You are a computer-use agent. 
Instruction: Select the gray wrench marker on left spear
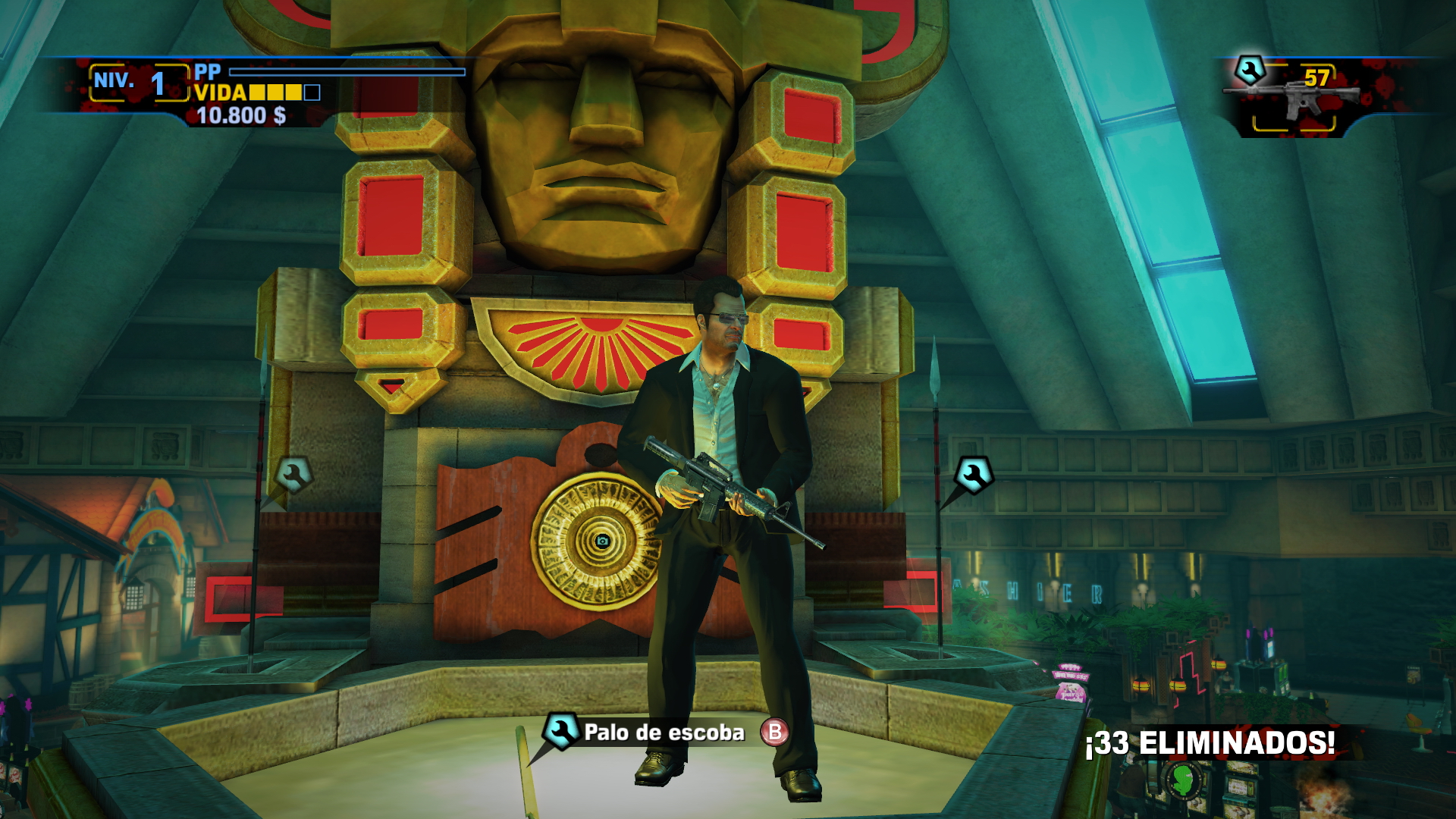tap(294, 475)
